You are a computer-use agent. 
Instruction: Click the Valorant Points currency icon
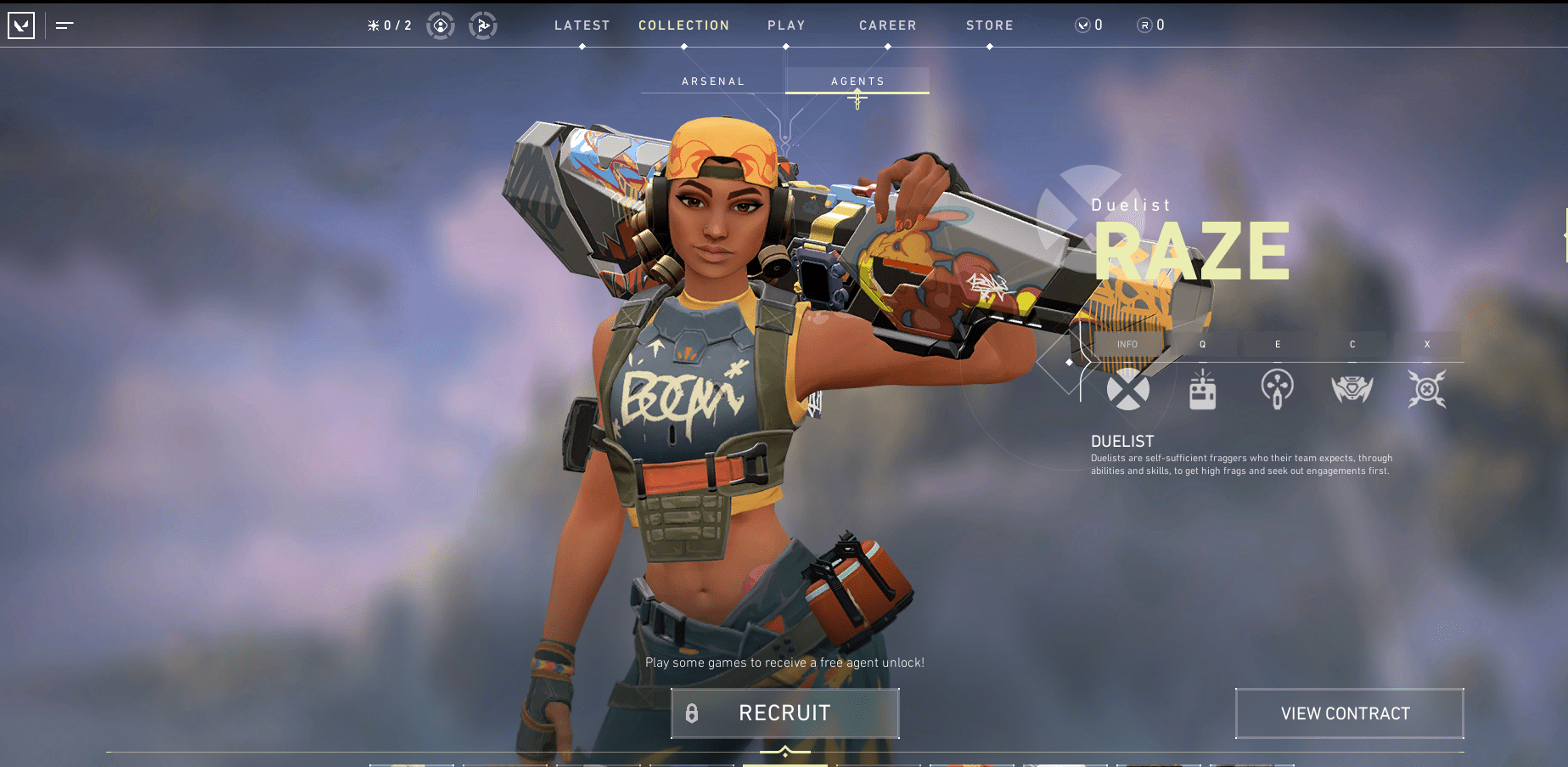point(1084,25)
